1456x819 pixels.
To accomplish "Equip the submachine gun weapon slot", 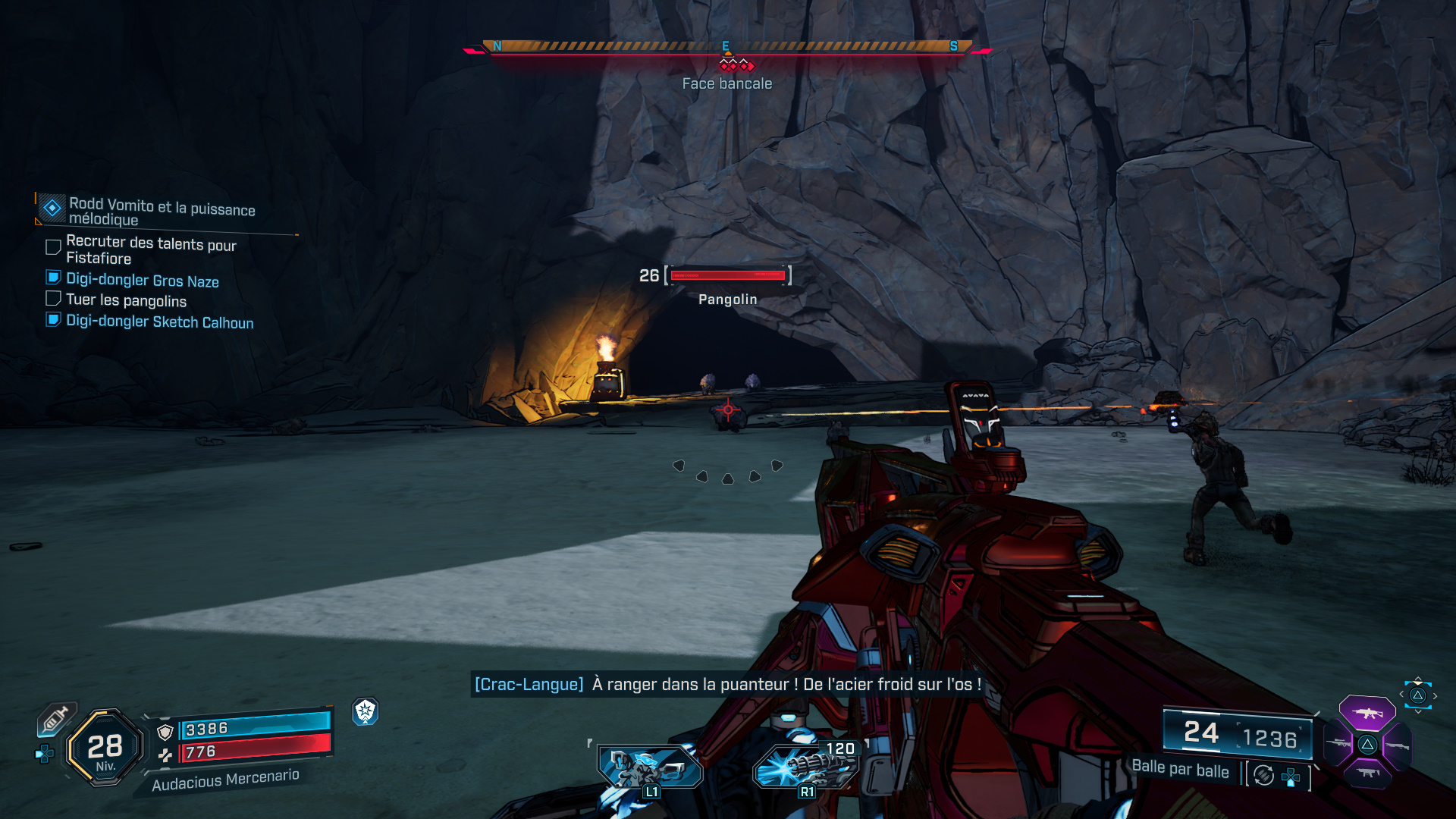I will pyautogui.click(x=1367, y=773).
